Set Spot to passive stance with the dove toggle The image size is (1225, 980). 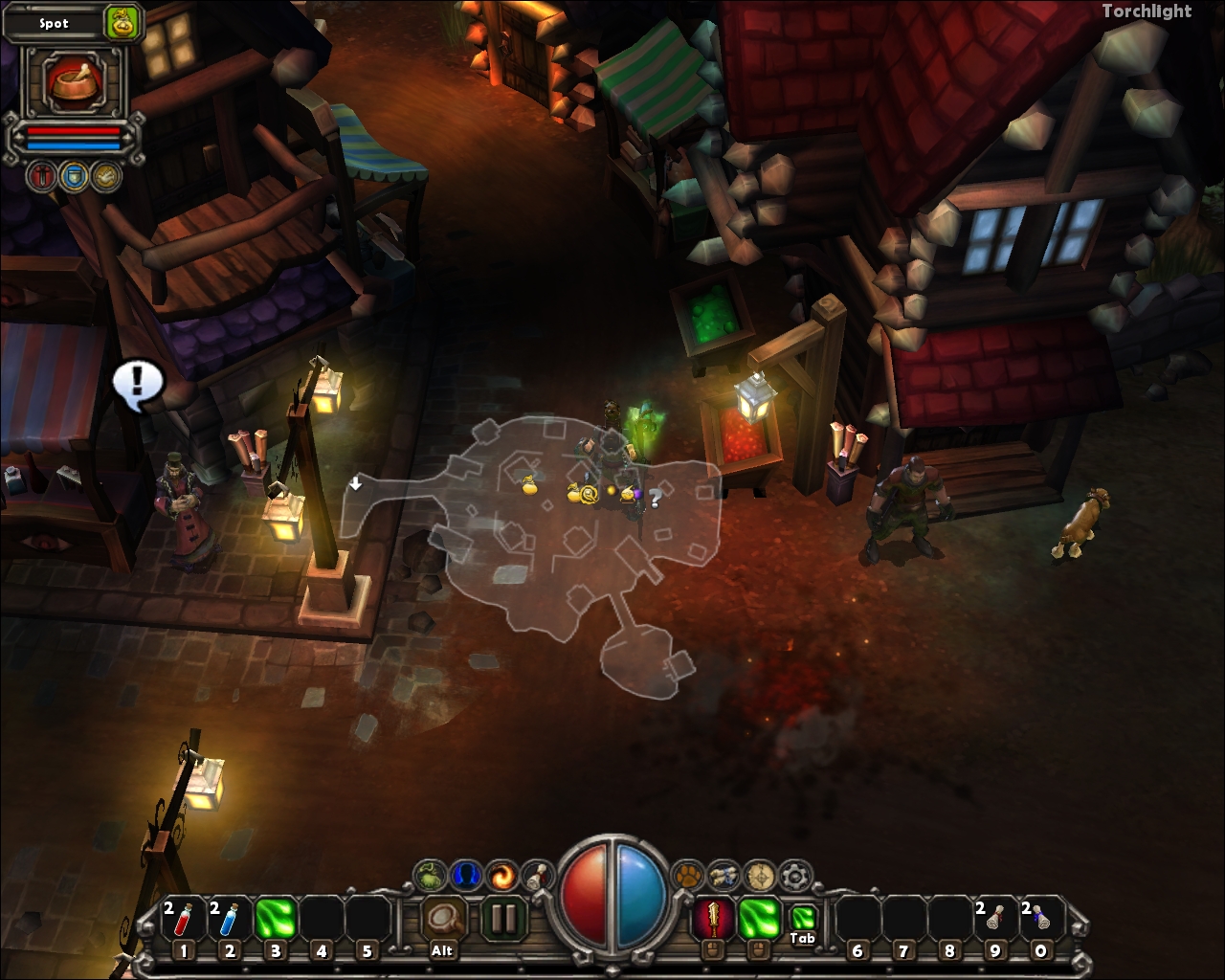pos(106,176)
